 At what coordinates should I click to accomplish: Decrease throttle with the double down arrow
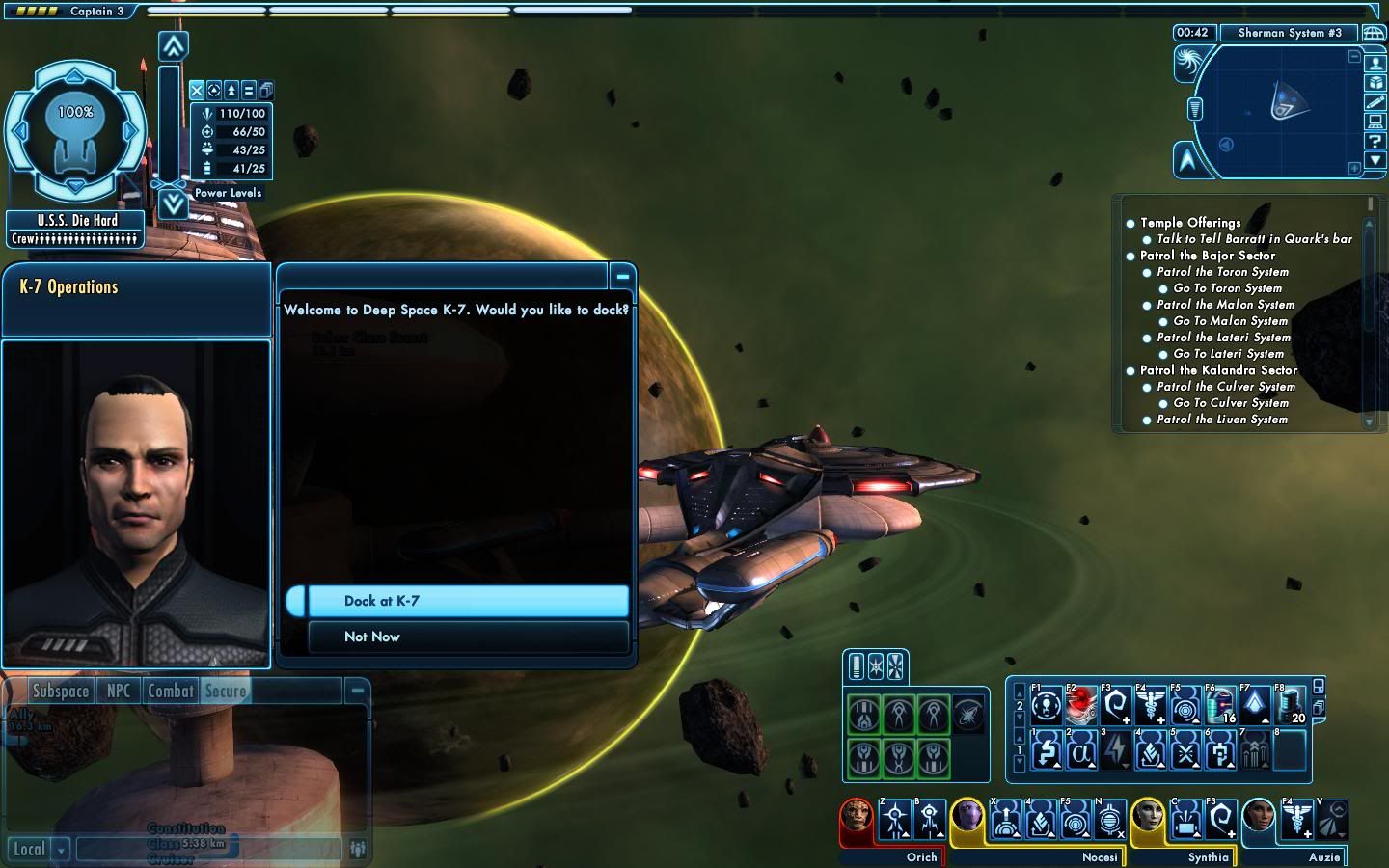point(173,203)
